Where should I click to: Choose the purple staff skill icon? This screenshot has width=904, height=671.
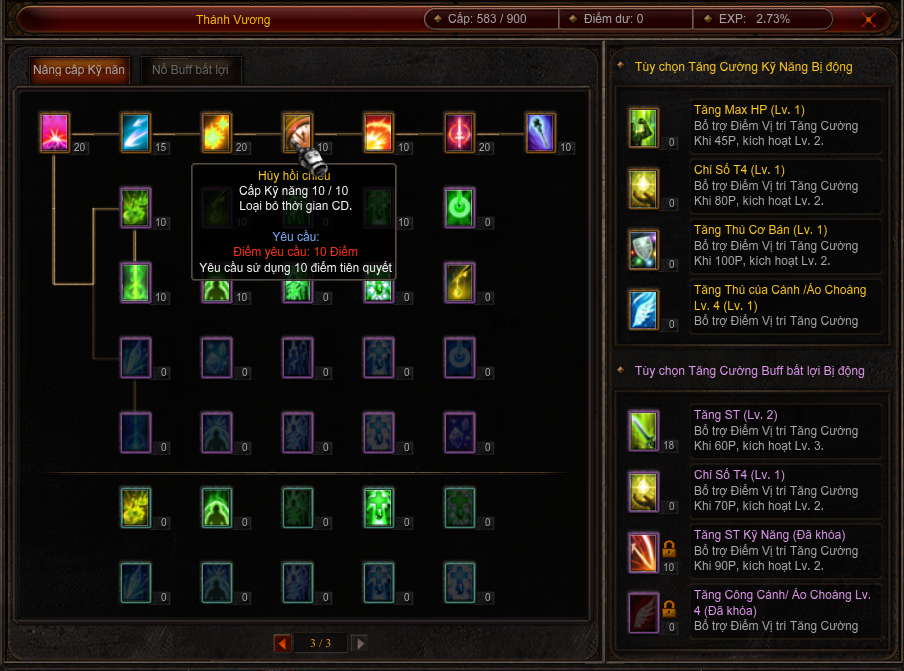coord(541,132)
